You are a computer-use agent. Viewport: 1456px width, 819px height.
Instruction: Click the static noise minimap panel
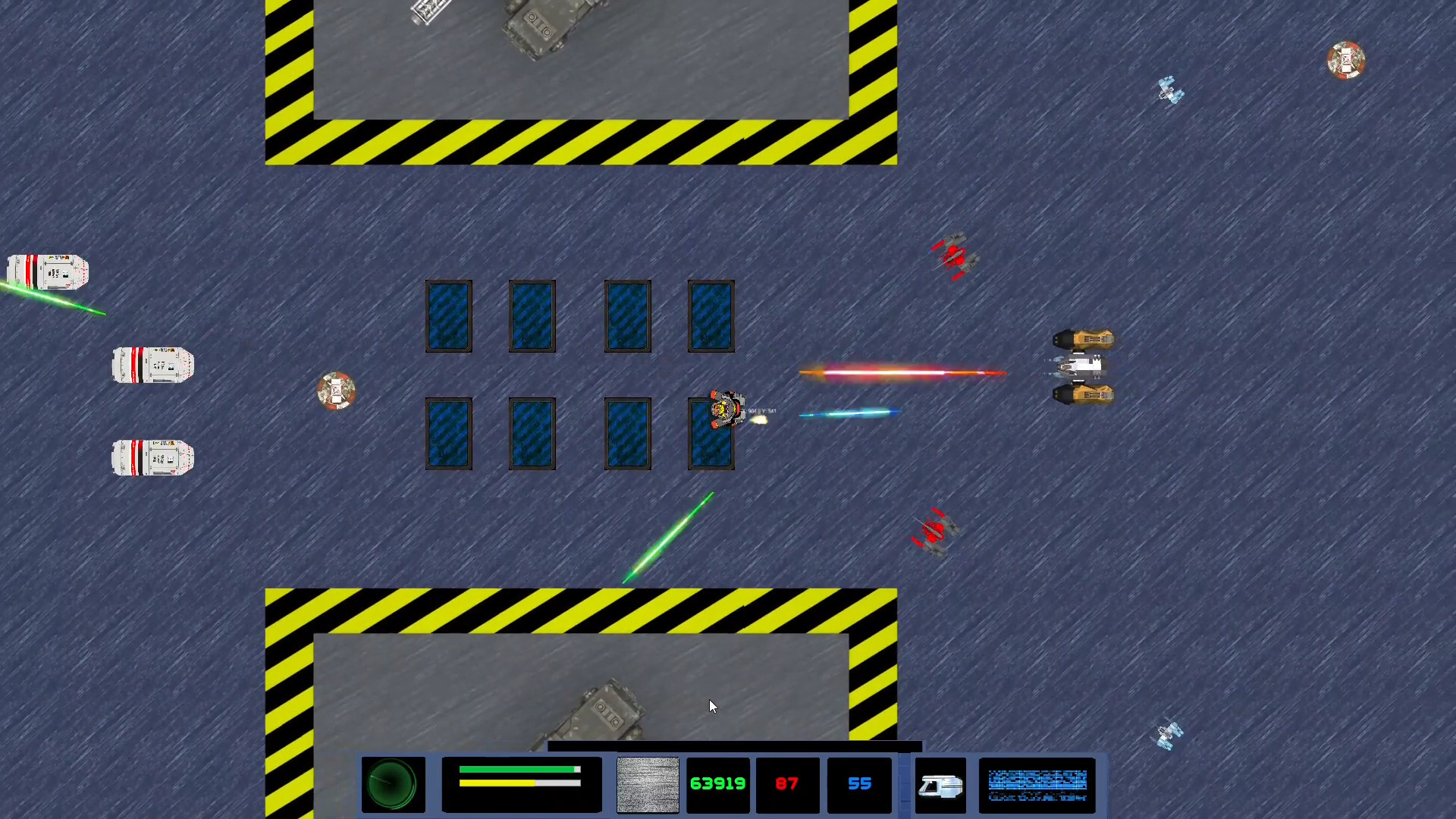pyautogui.click(x=647, y=785)
